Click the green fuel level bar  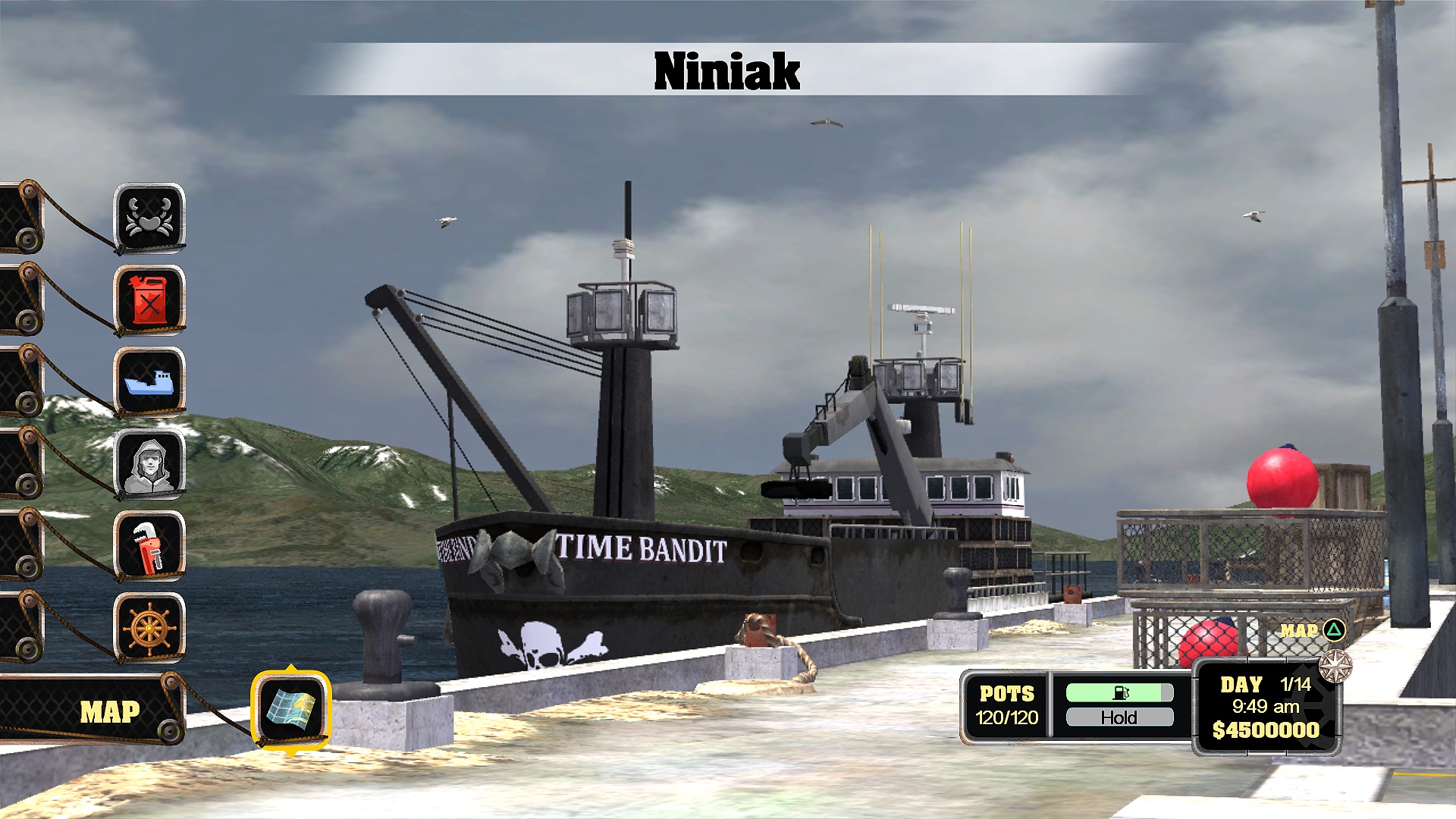(1119, 691)
